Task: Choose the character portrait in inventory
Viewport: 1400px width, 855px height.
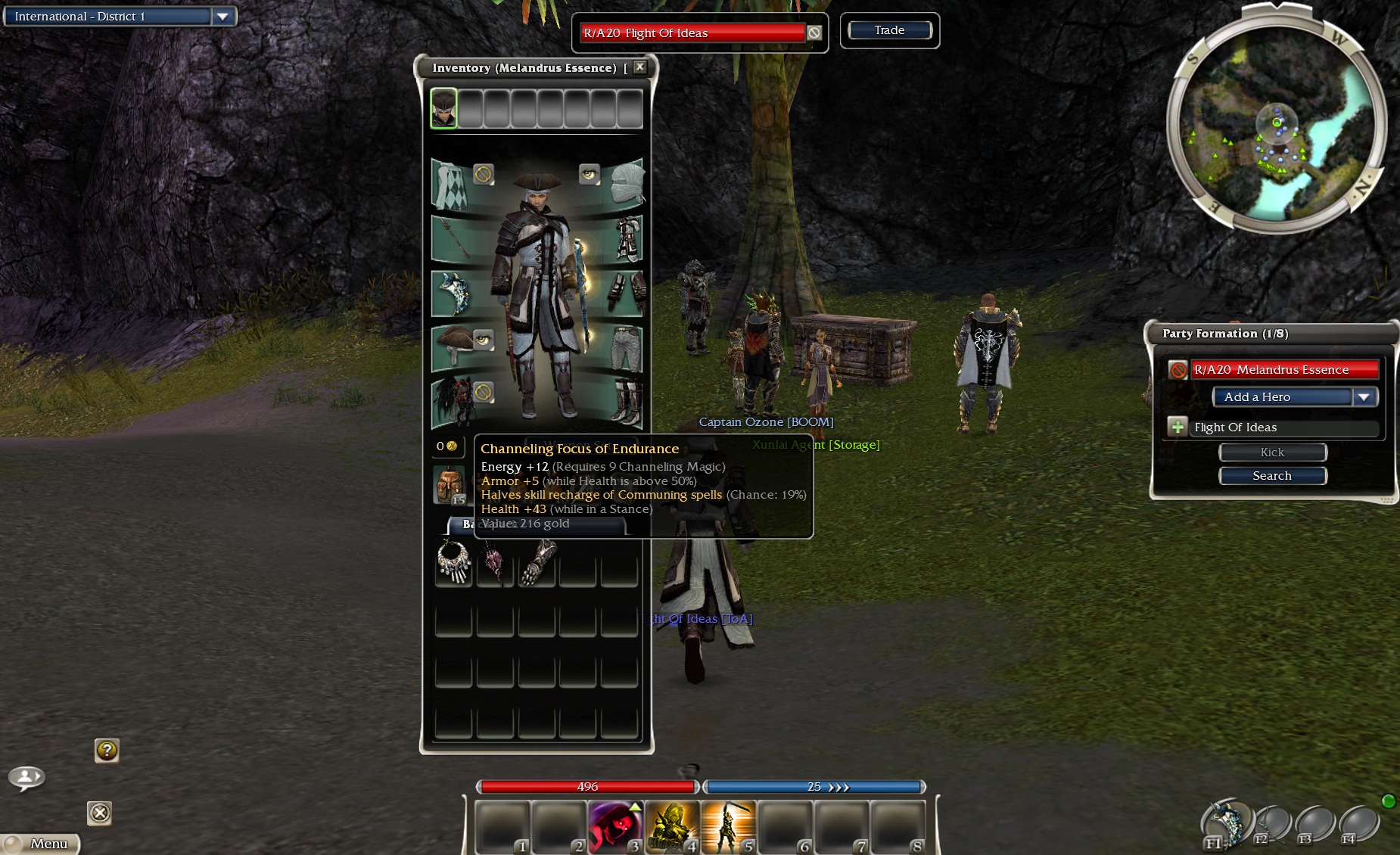Action: [444, 108]
